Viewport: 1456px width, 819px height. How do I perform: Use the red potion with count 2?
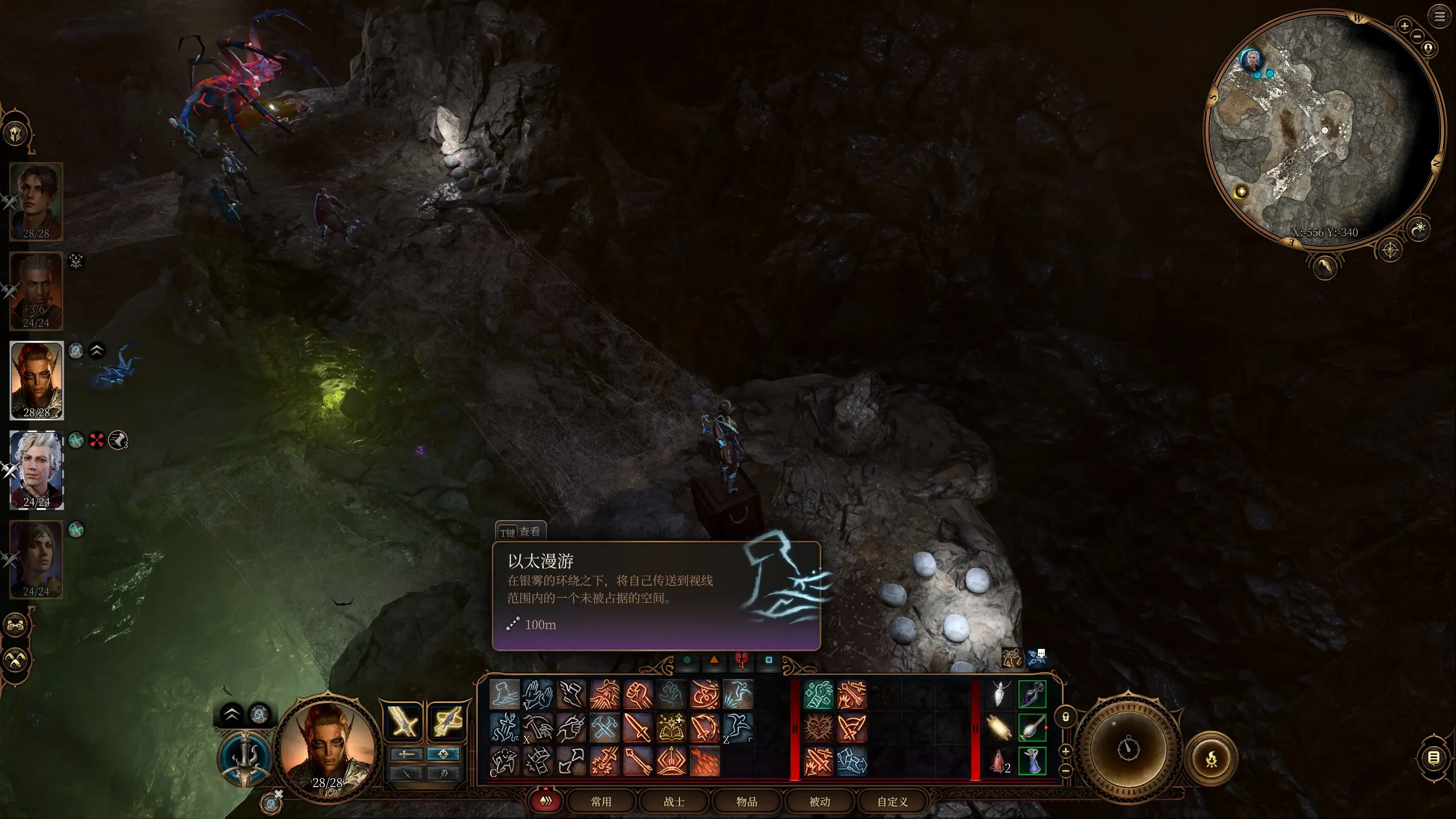pyautogui.click(x=999, y=761)
